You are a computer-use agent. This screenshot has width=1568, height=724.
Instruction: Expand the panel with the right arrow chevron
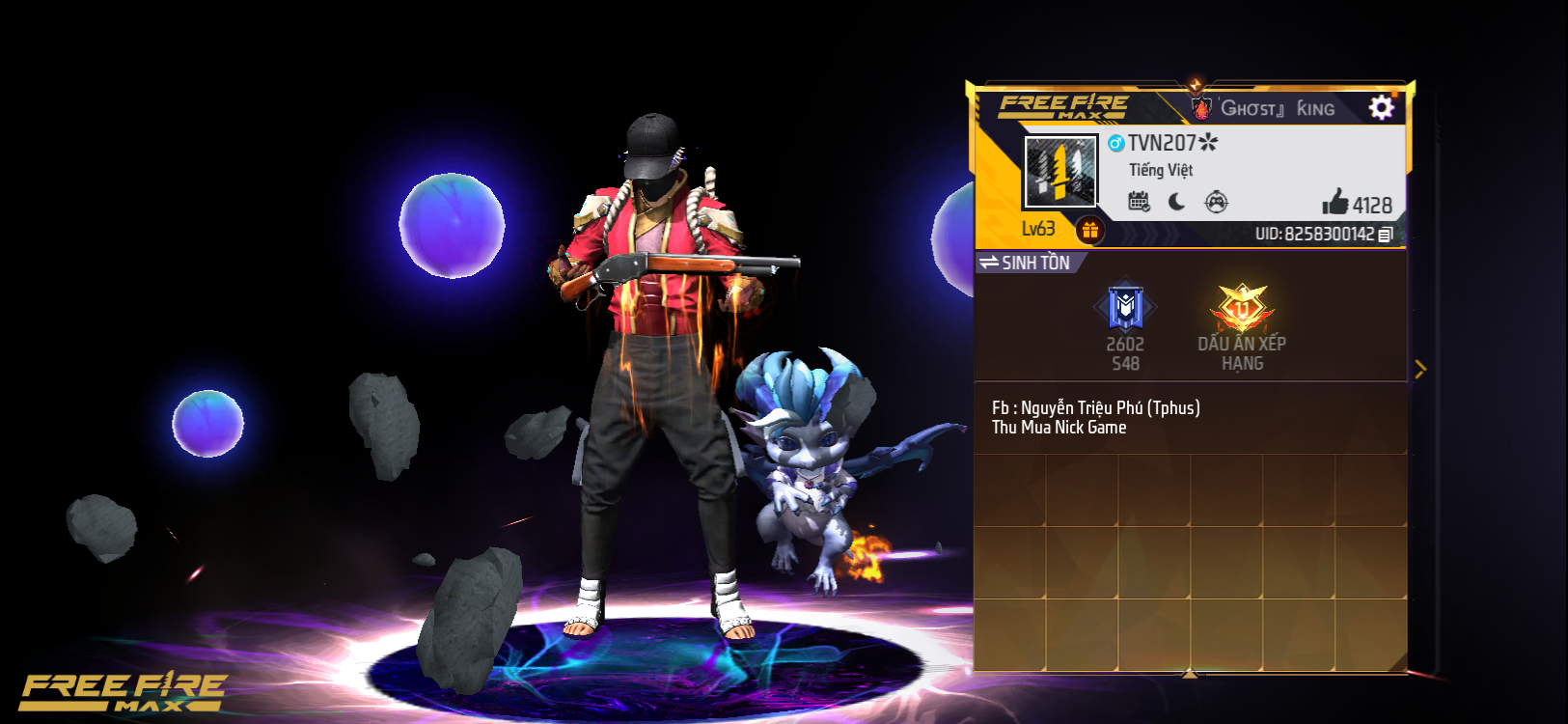[1421, 368]
